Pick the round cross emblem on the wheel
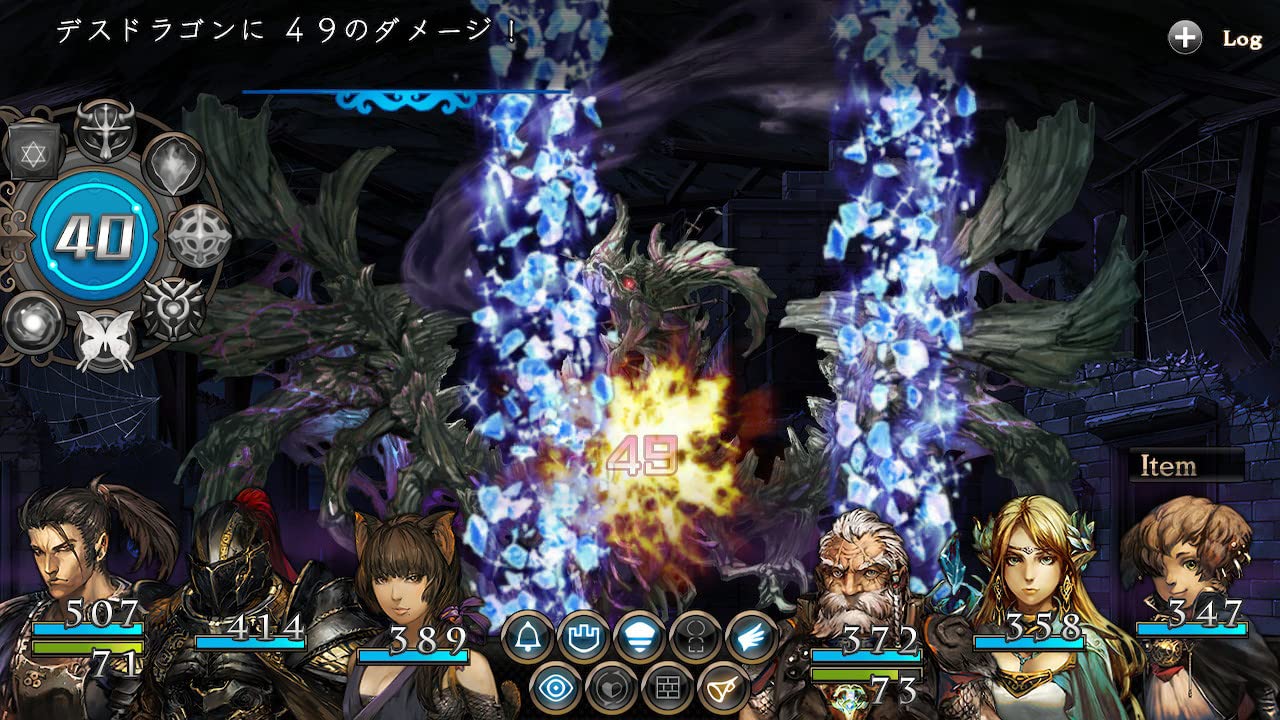This screenshot has width=1280, height=720. (x=198, y=236)
